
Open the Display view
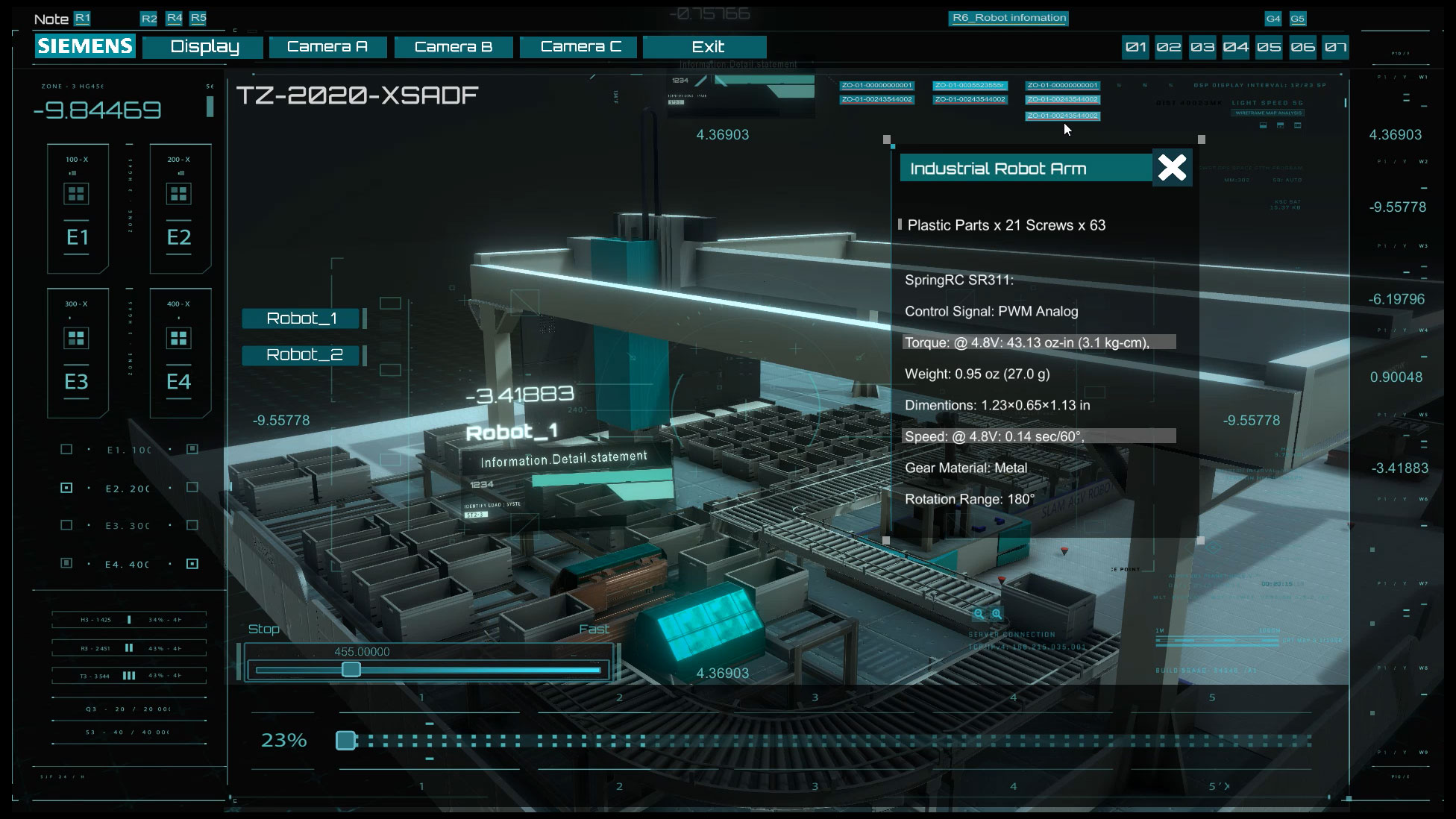203,47
